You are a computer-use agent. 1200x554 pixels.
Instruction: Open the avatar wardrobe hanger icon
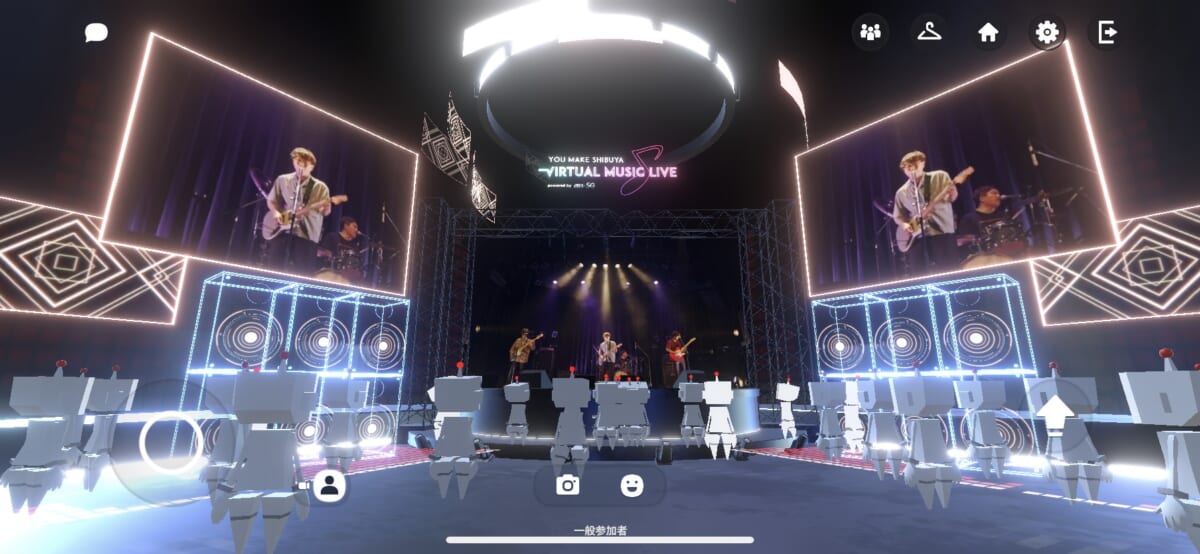pyautogui.click(x=929, y=33)
